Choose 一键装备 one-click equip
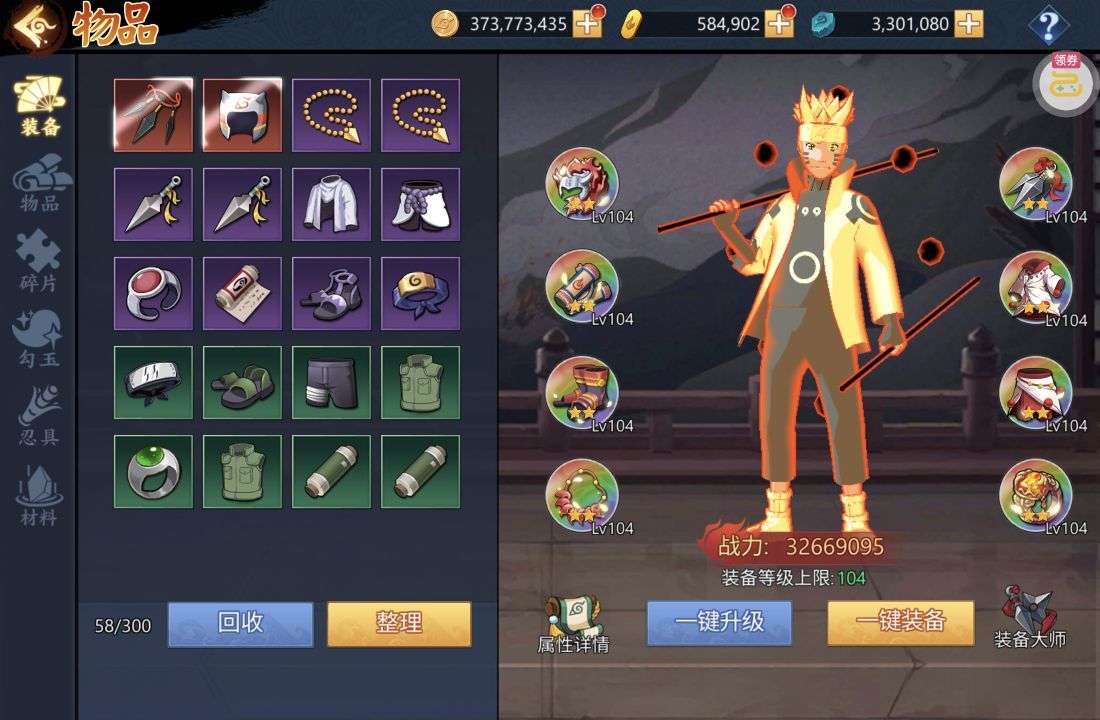 tap(900, 622)
